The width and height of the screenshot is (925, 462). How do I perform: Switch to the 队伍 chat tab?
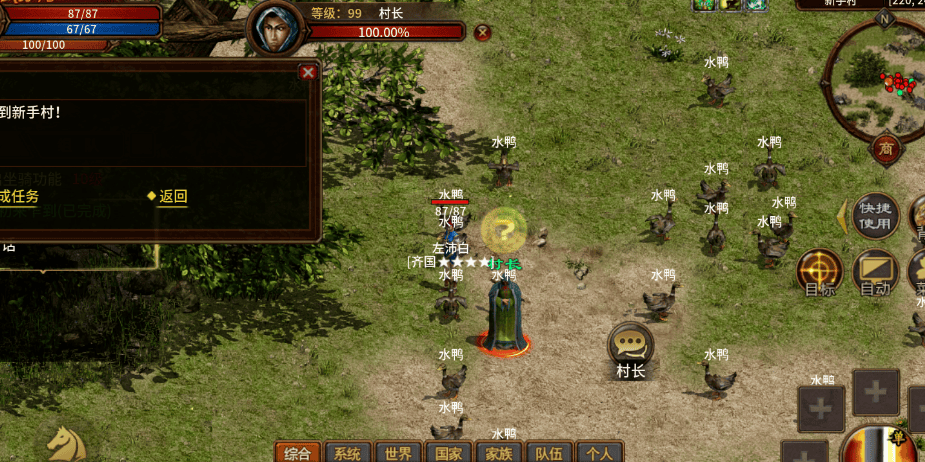[x=549, y=452]
